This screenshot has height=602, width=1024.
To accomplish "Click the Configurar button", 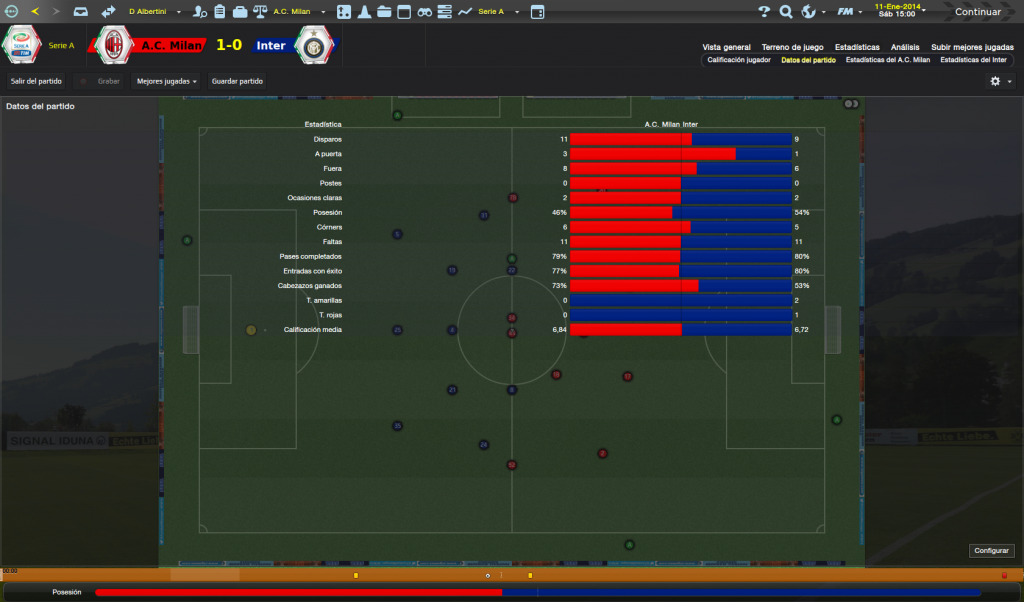I will point(992,550).
